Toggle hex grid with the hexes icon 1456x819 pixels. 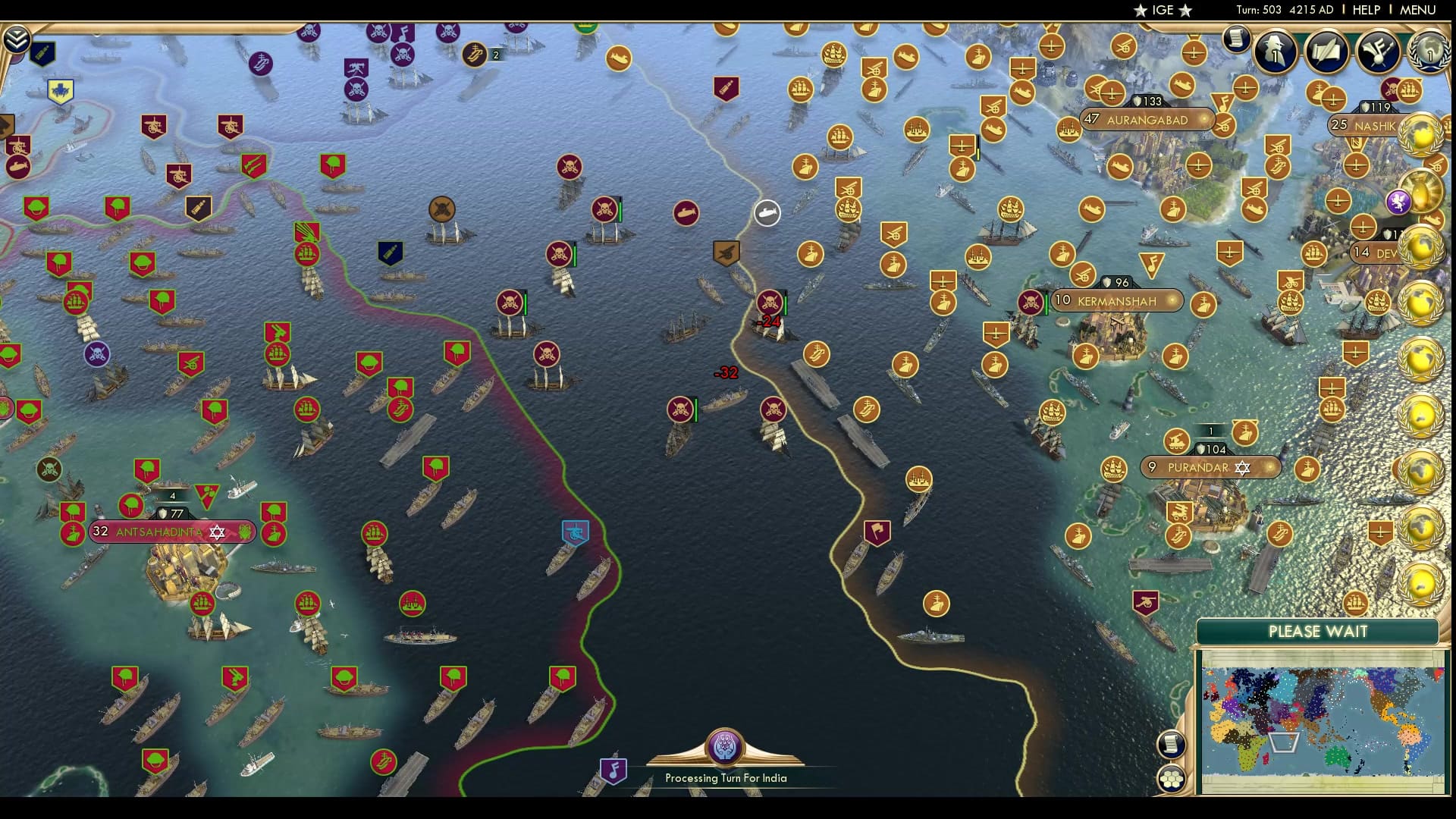pyautogui.click(x=1173, y=778)
